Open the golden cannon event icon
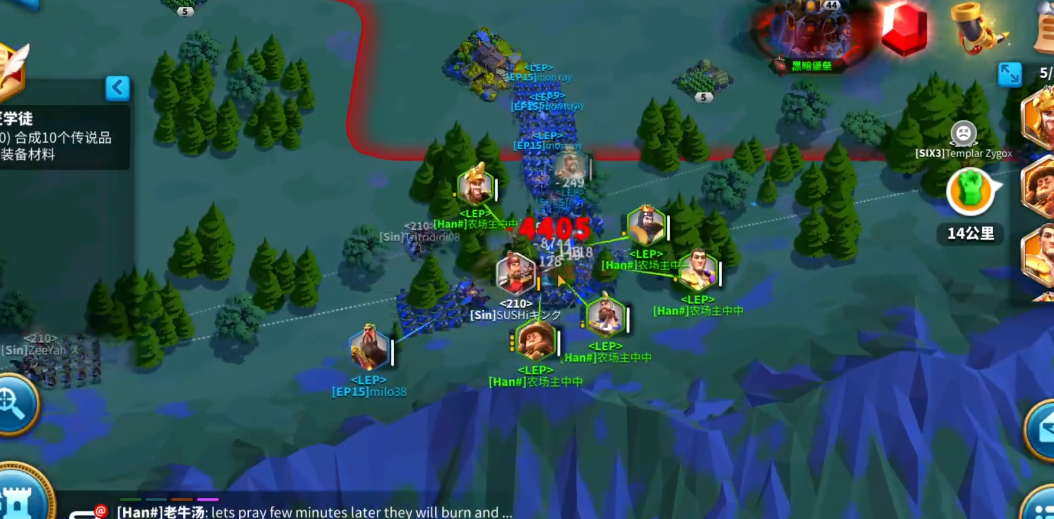 (x=975, y=26)
